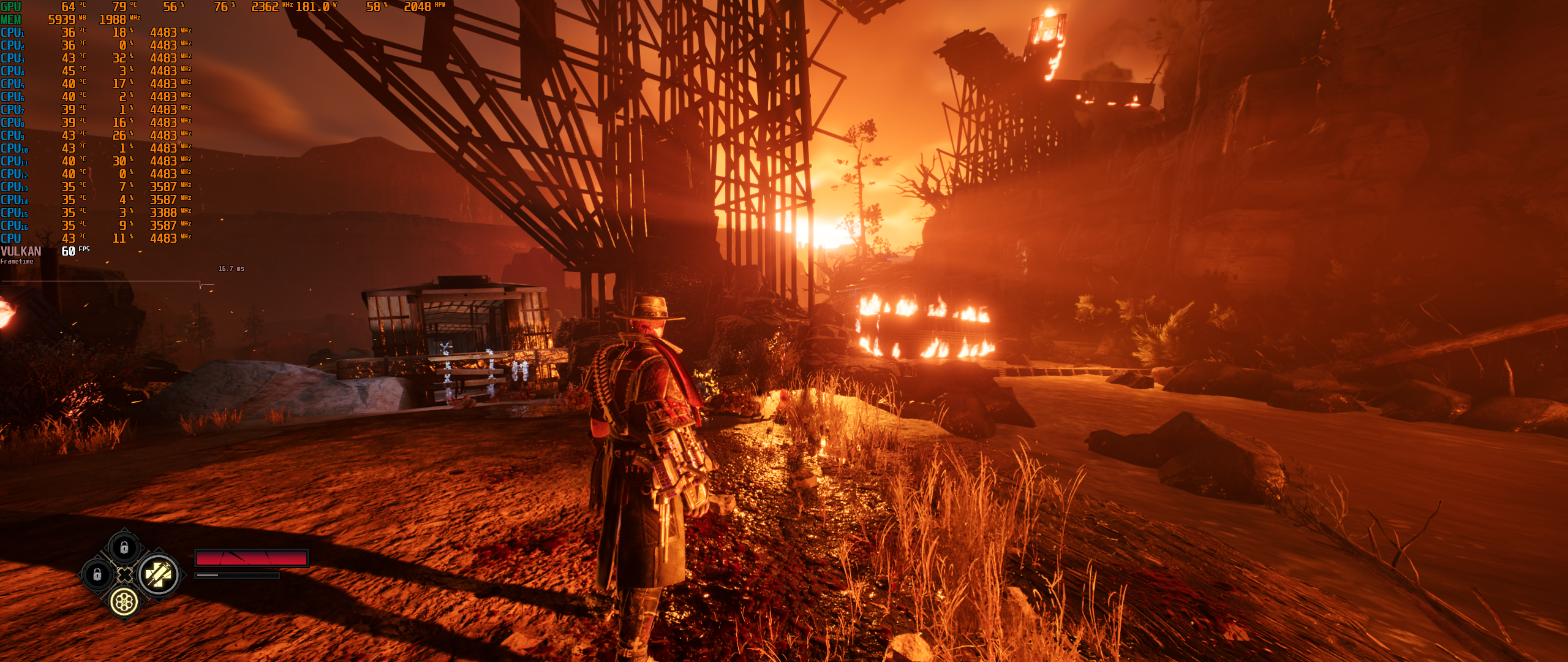Activate the healing syringe ability icon
Image resolution: width=1568 pixels, height=662 pixels.
[159, 575]
